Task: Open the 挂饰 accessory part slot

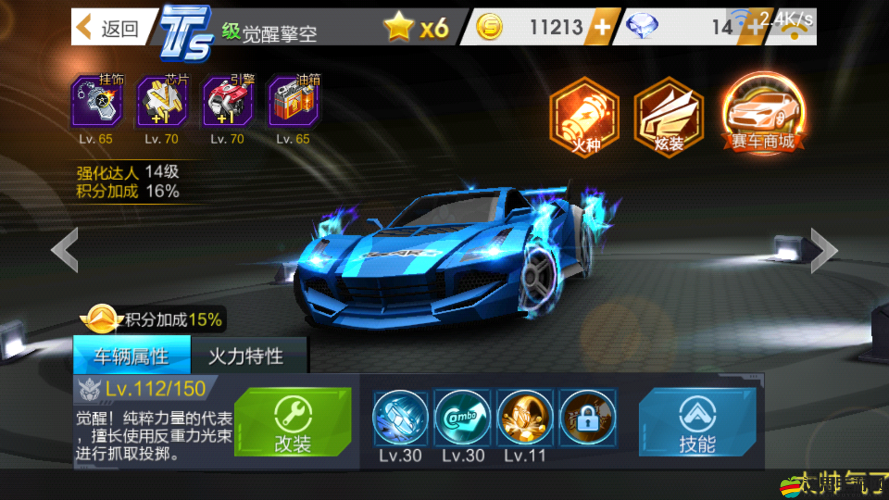Action: [97, 102]
